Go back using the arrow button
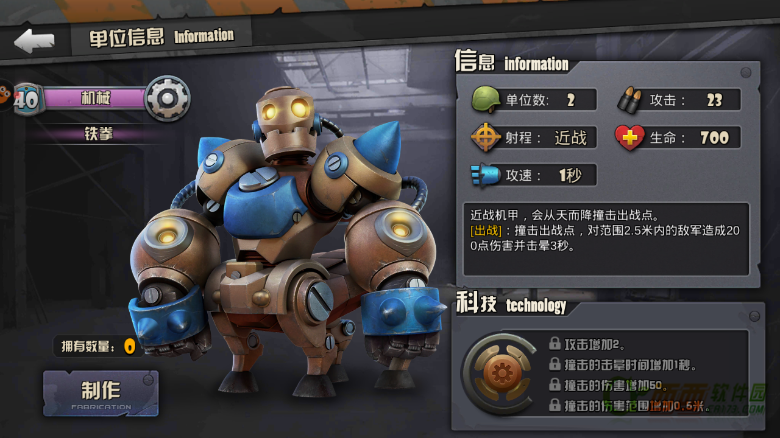 [x=34, y=41]
